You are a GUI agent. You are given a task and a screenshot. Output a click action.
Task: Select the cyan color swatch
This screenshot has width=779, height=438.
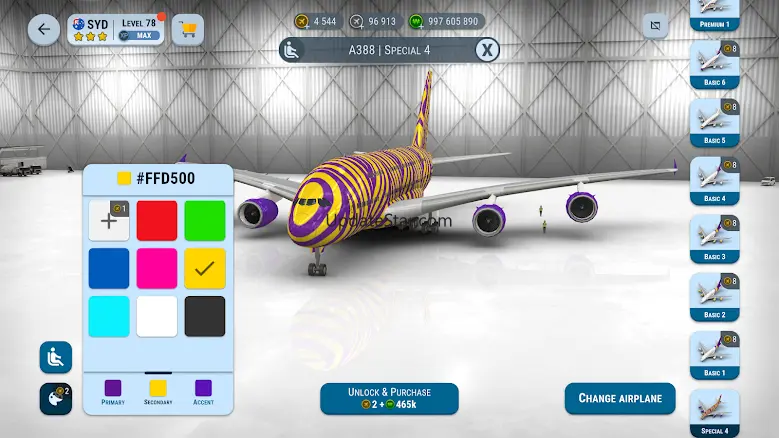[x=109, y=316]
